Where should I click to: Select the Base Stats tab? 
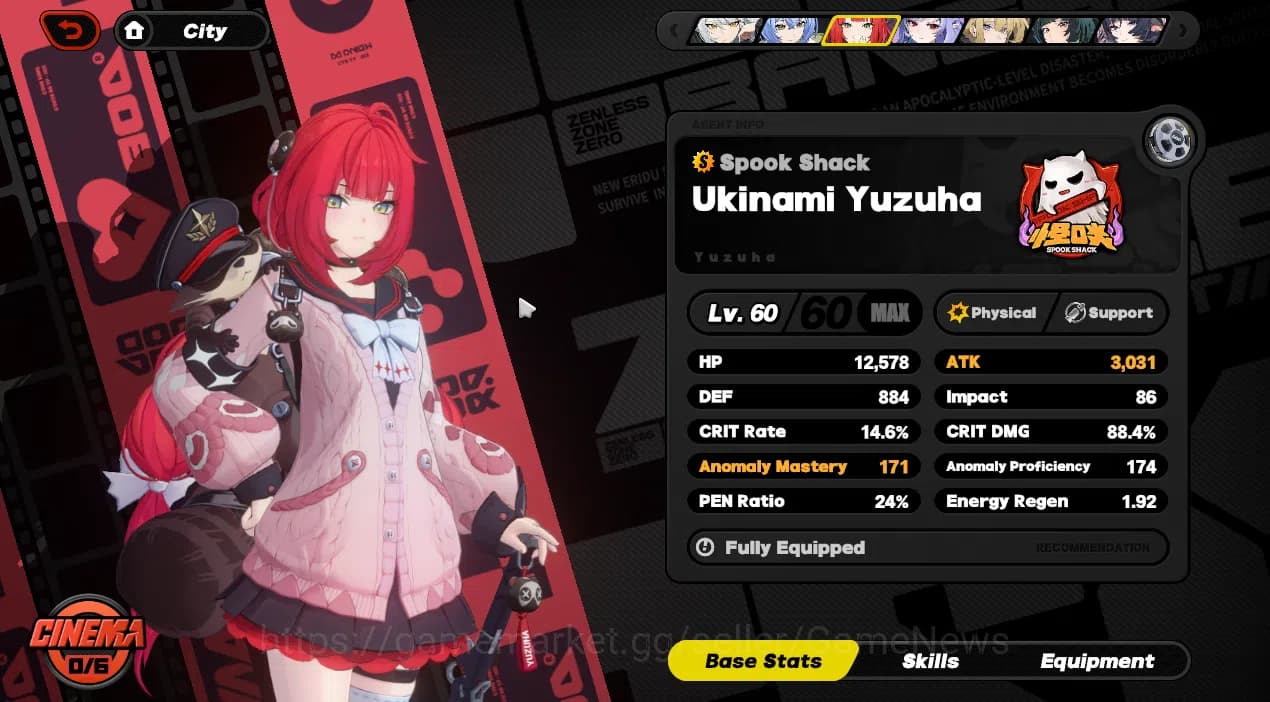763,661
